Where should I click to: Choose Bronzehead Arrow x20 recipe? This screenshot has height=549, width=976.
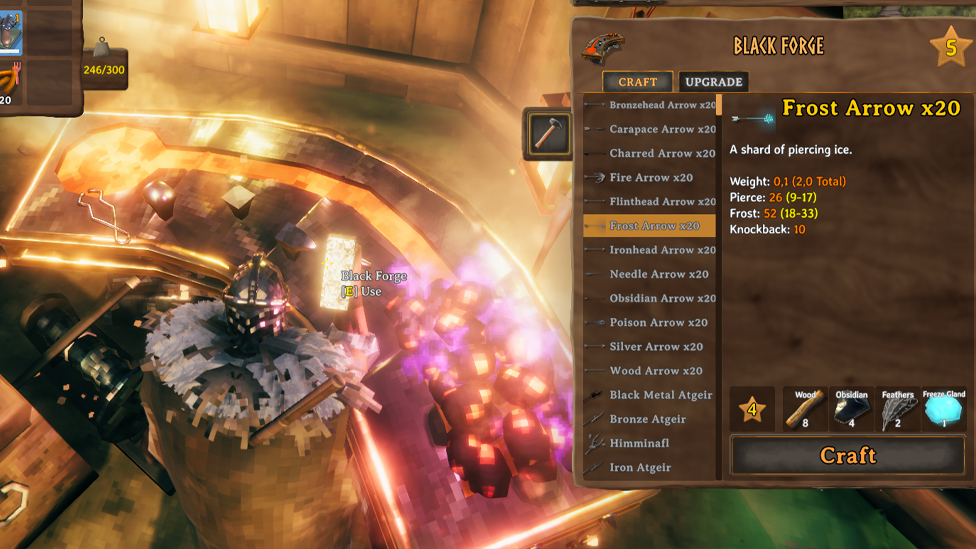(x=662, y=105)
